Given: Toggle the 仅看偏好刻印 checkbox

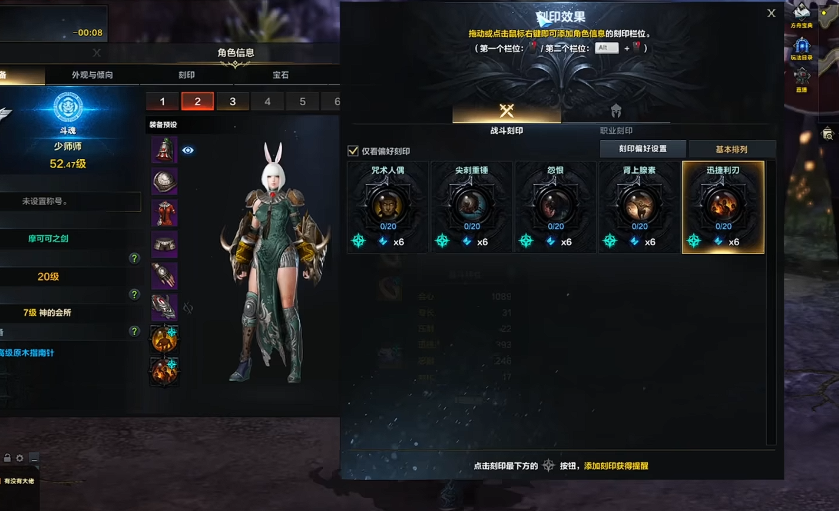Looking at the screenshot, I should click(353, 151).
